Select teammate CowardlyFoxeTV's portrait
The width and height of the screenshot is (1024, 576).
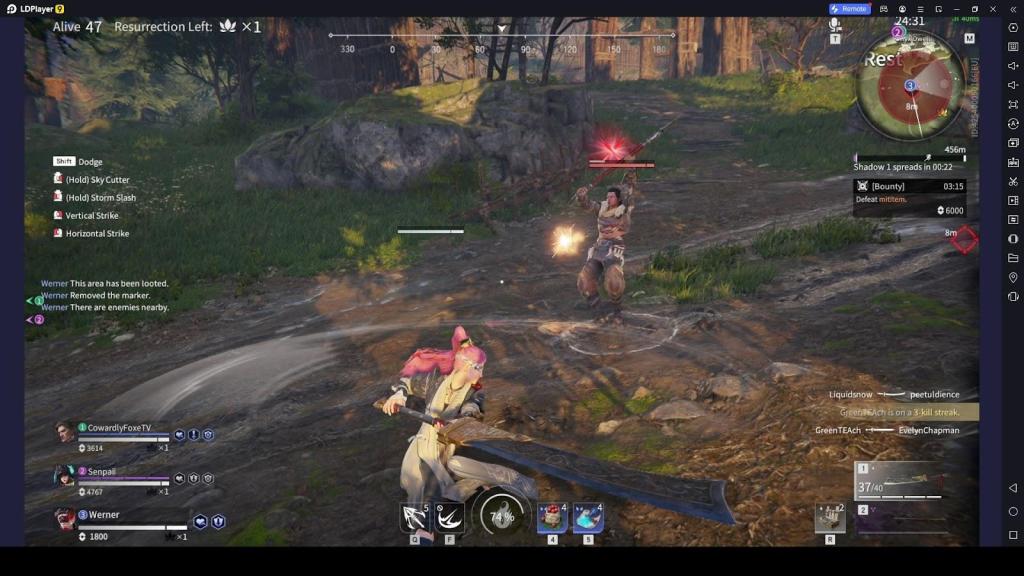[66, 432]
